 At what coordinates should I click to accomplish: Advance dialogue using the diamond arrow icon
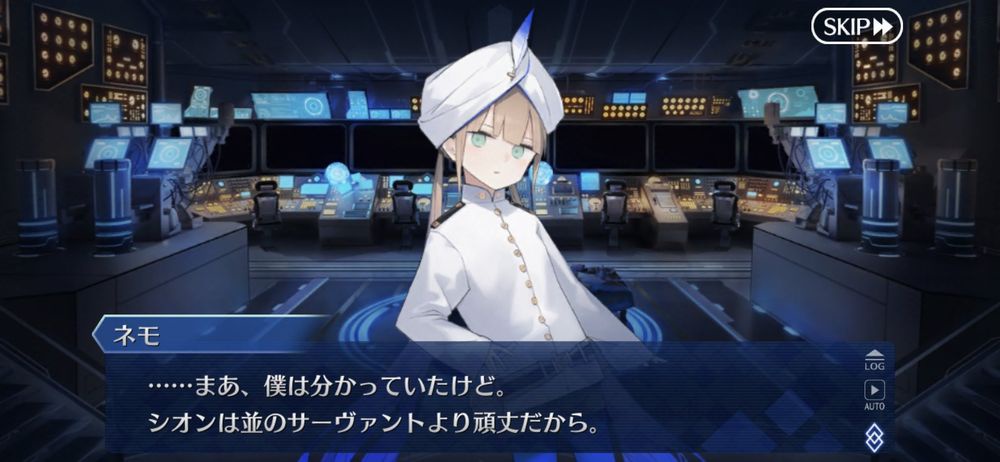coord(874,435)
